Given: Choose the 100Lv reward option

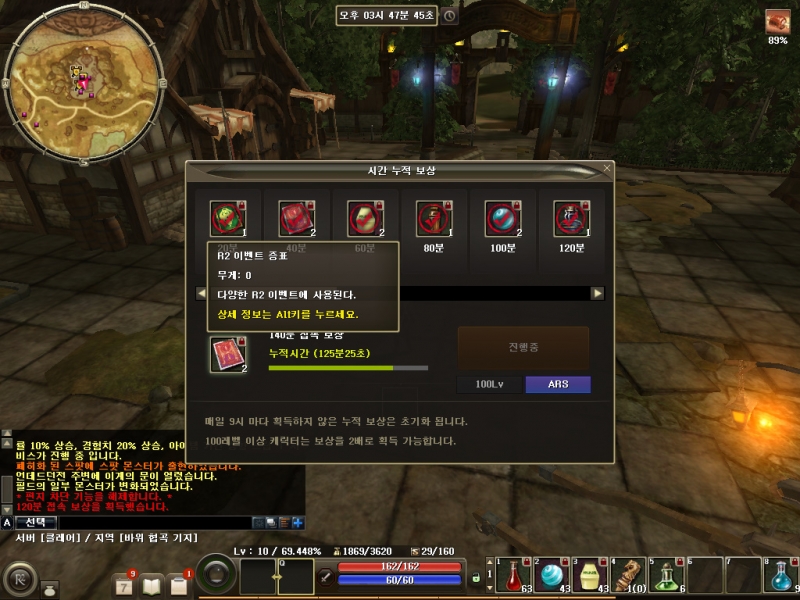Looking at the screenshot, I should point(489,384).
